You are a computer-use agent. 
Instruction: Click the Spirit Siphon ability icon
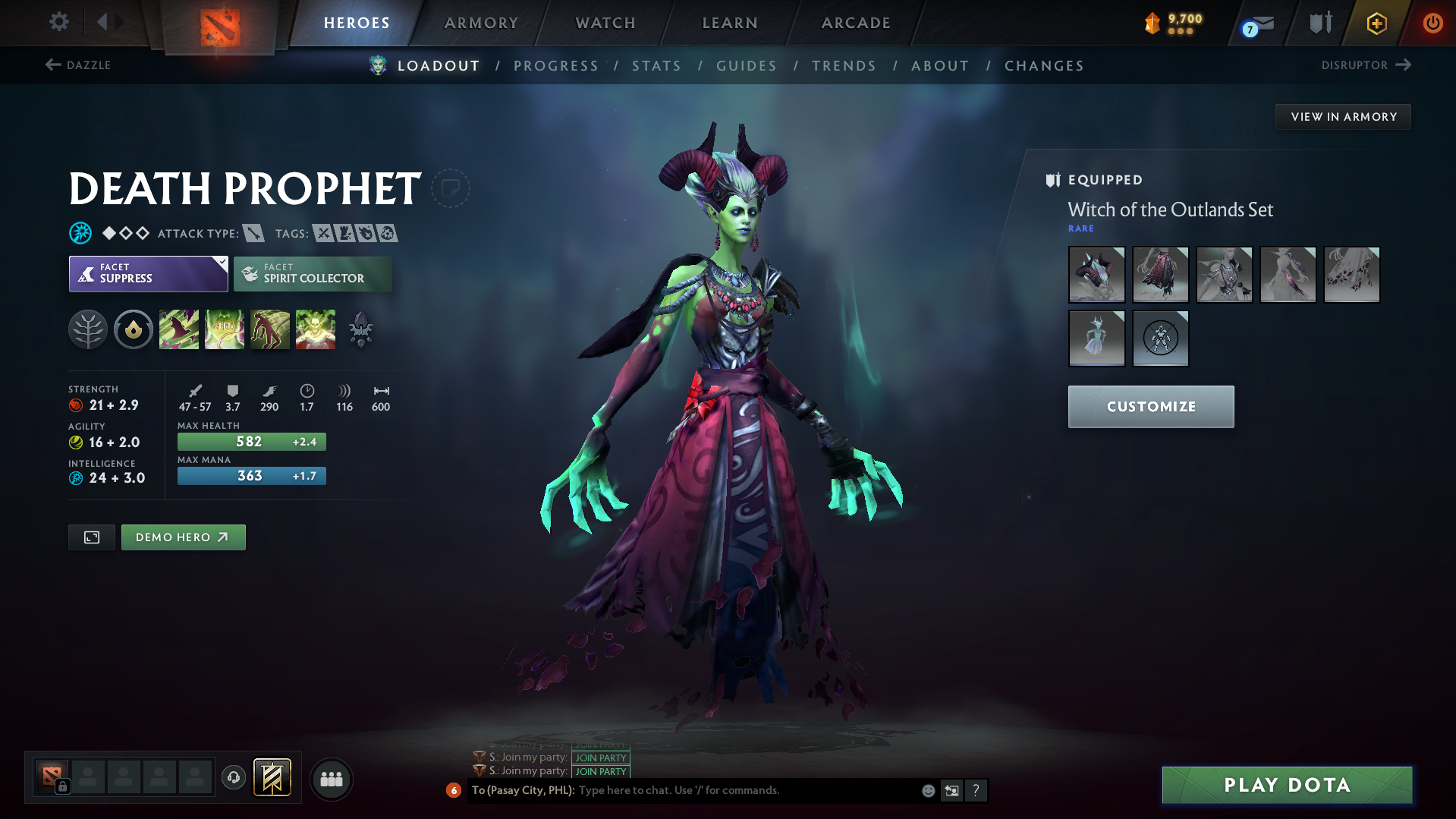click(270, 329)
